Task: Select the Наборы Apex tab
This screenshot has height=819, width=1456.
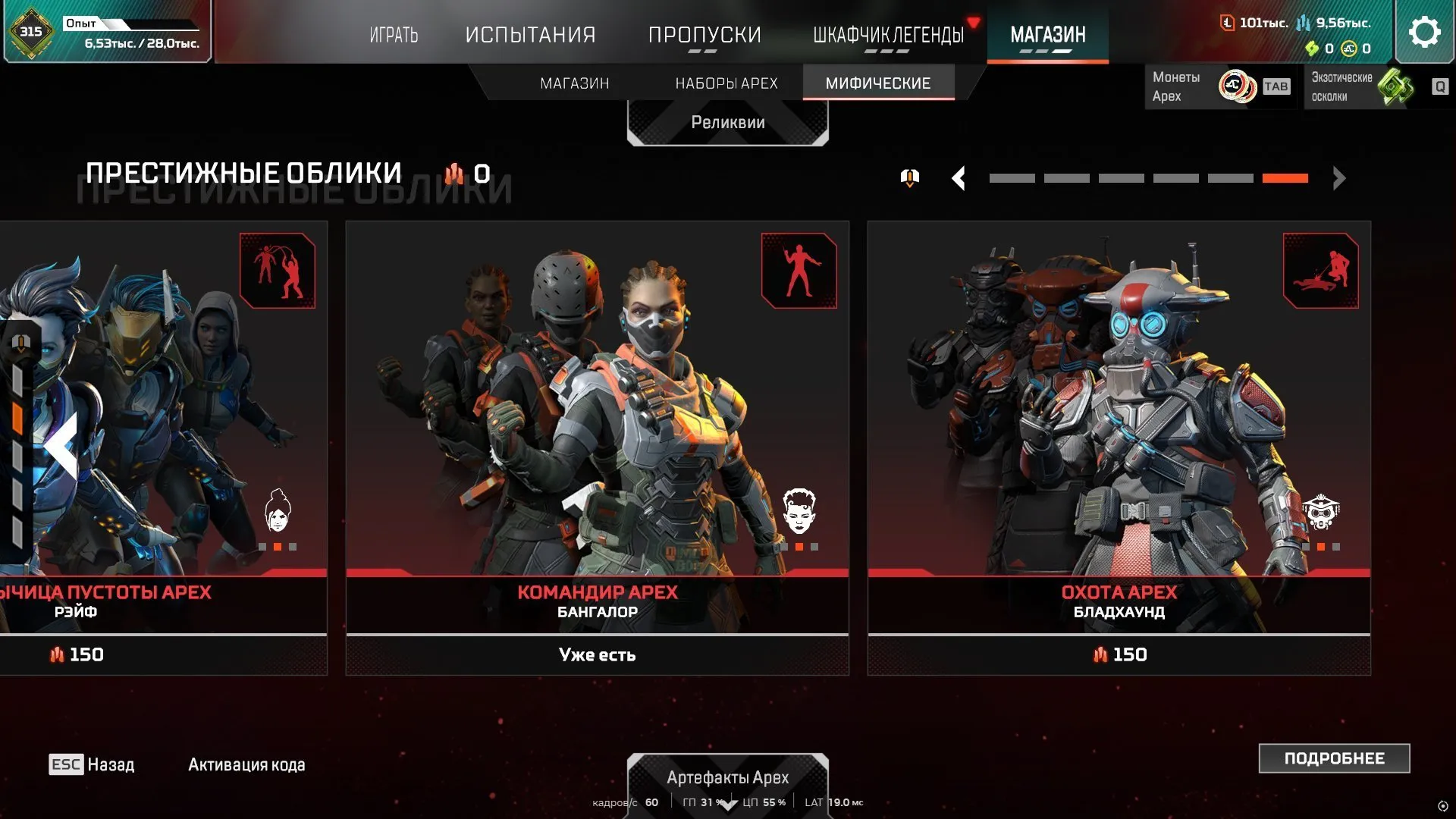Action: (726, 83)
